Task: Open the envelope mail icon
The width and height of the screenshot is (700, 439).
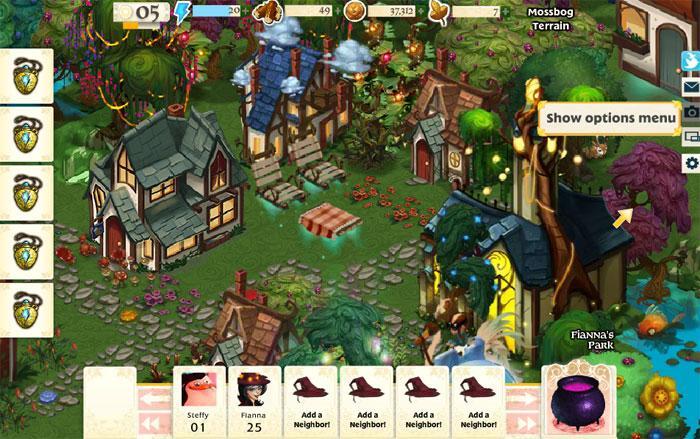Action: (x=690, y=87)
